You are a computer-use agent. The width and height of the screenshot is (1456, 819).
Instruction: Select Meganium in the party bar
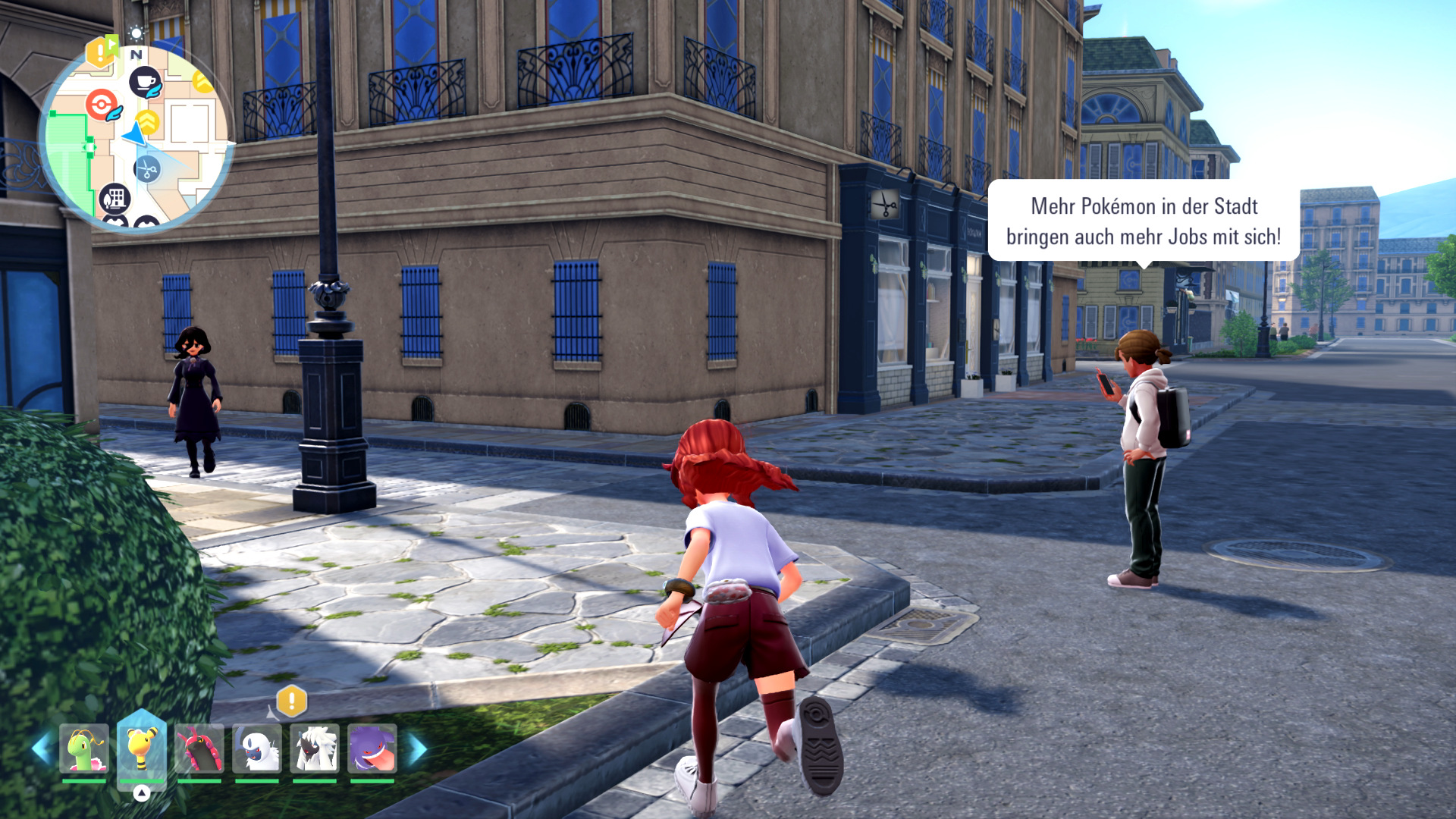pyautogui.click(x=84, y=748)
